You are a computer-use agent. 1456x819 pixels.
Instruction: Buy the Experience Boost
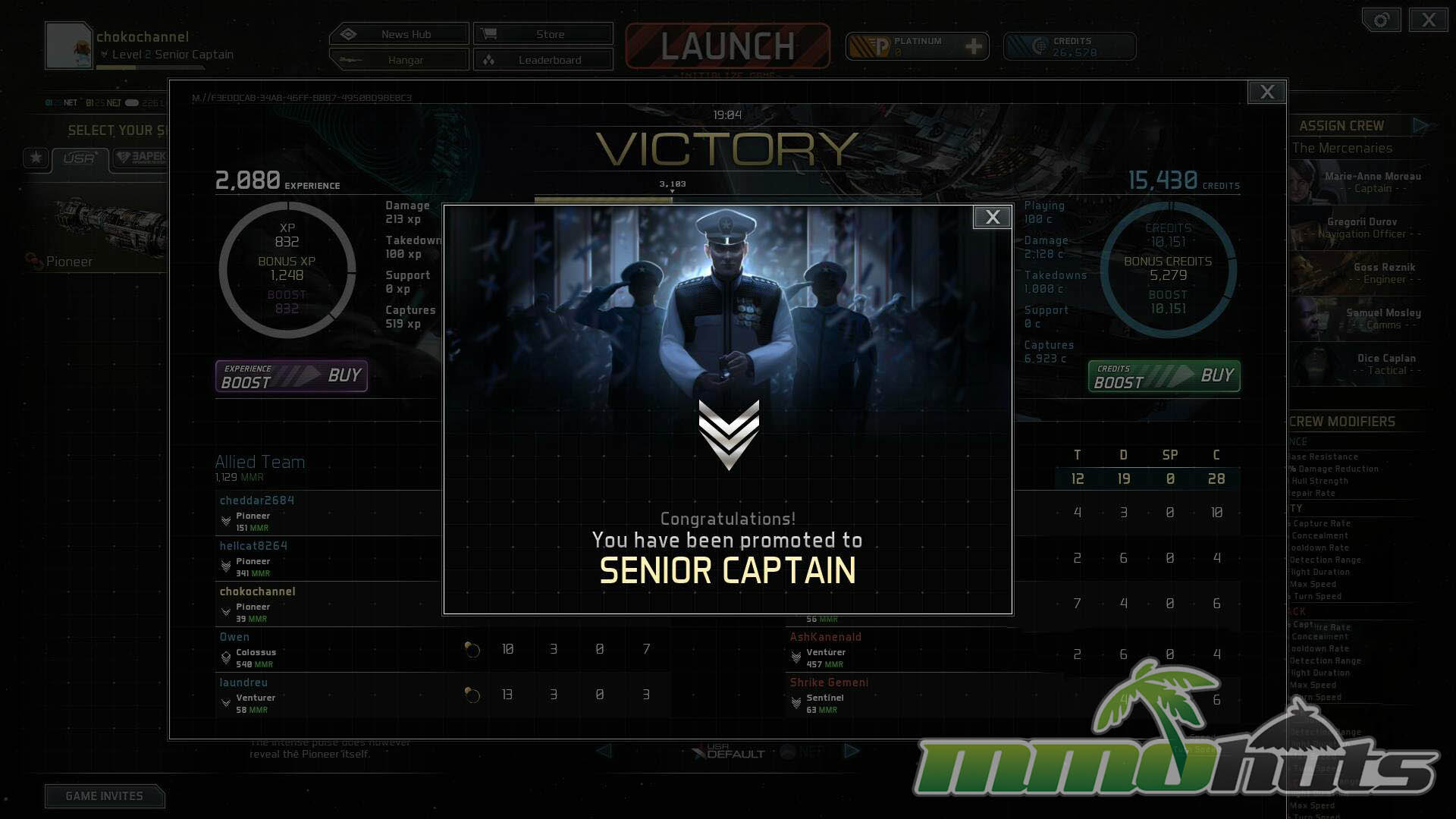click(x=292, y=376)
